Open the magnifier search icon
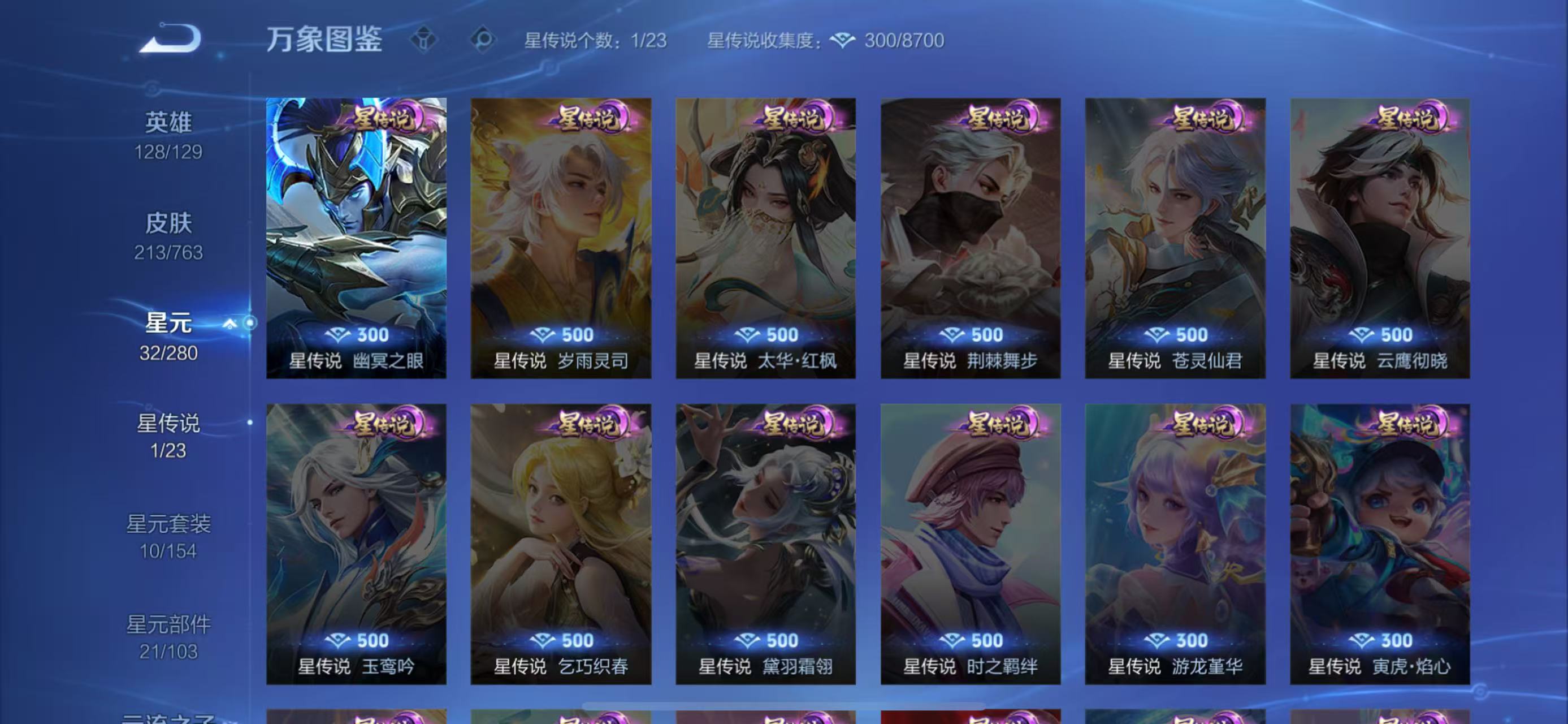 (x=483, y=40)
